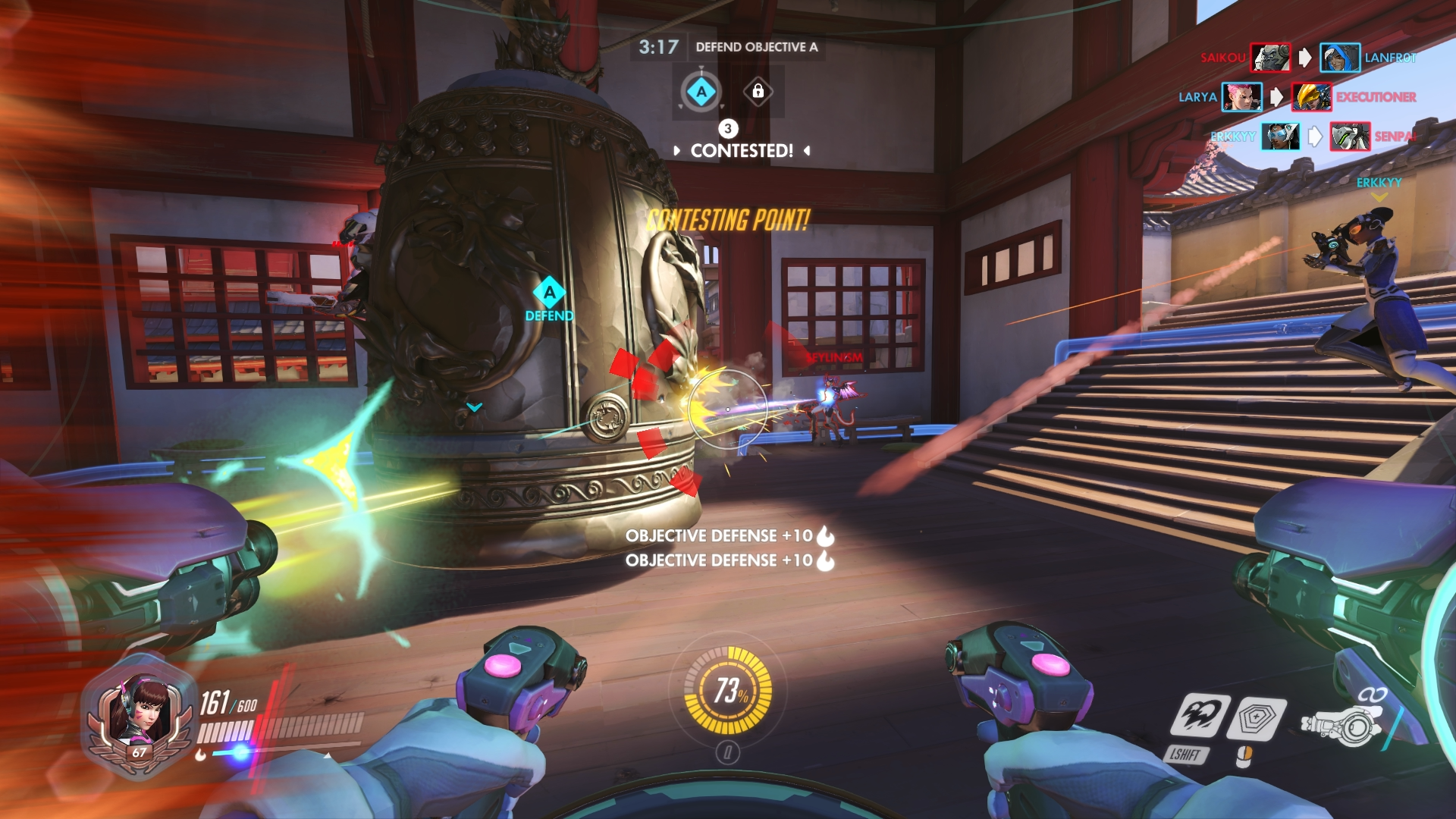Select Reinhardt's portrait in the kill feed
The width and height of the screenshot is (1456, 819).
coord(1272,57)
